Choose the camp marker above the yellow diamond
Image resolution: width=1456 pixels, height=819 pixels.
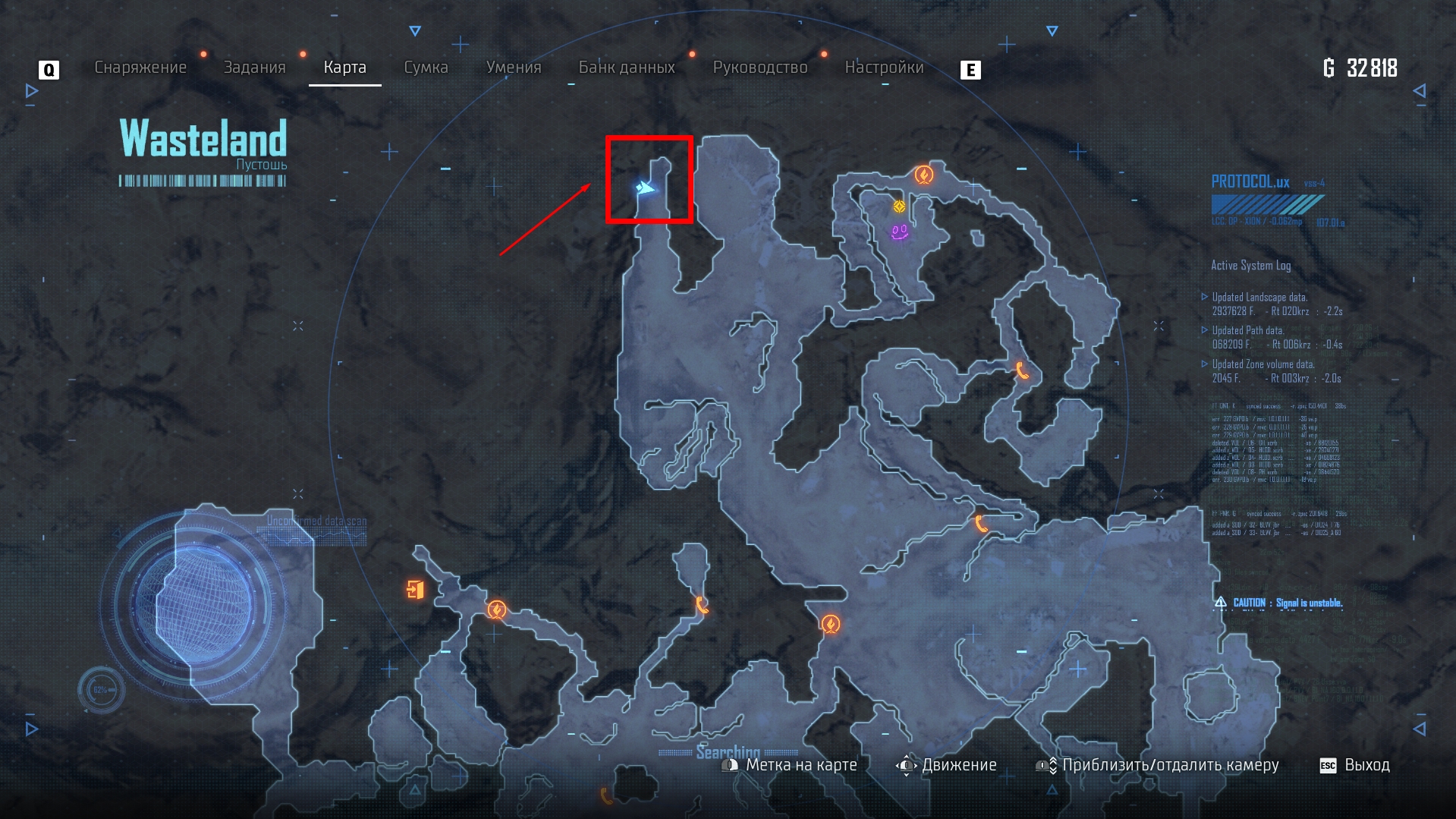click(x=923, y=175)
